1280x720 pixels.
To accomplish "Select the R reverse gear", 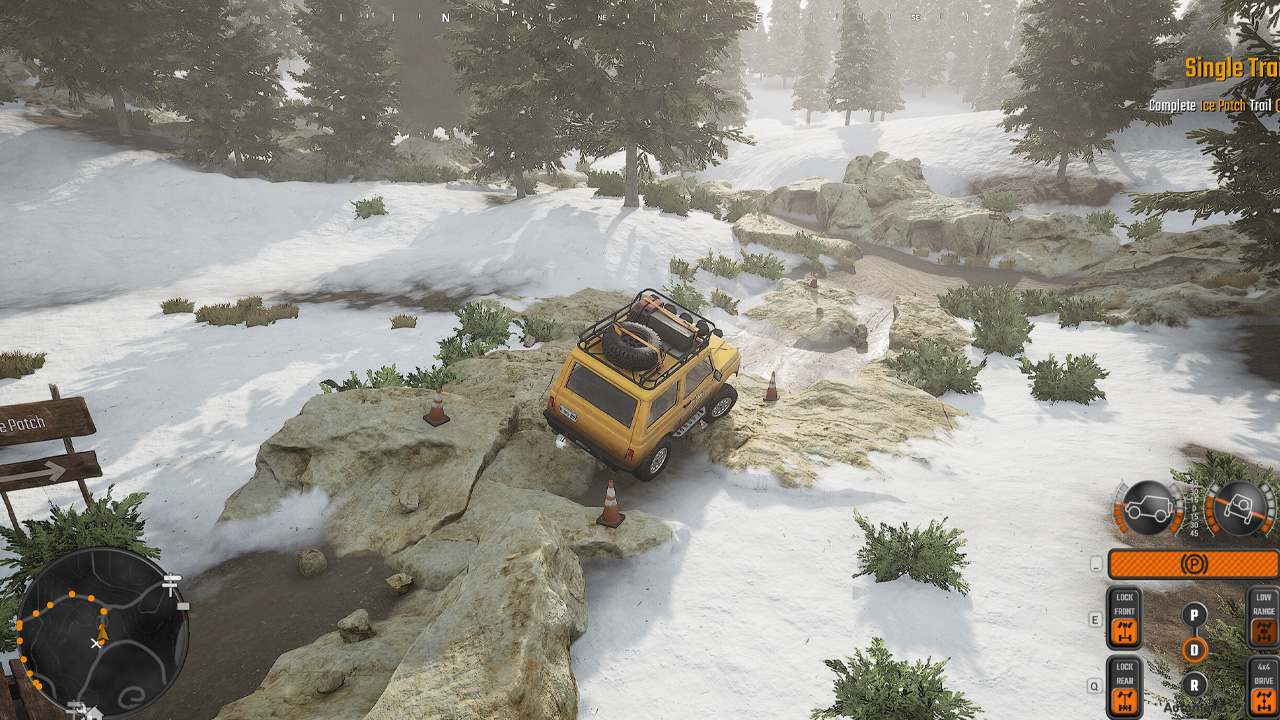I will [x=1193, y=685].
